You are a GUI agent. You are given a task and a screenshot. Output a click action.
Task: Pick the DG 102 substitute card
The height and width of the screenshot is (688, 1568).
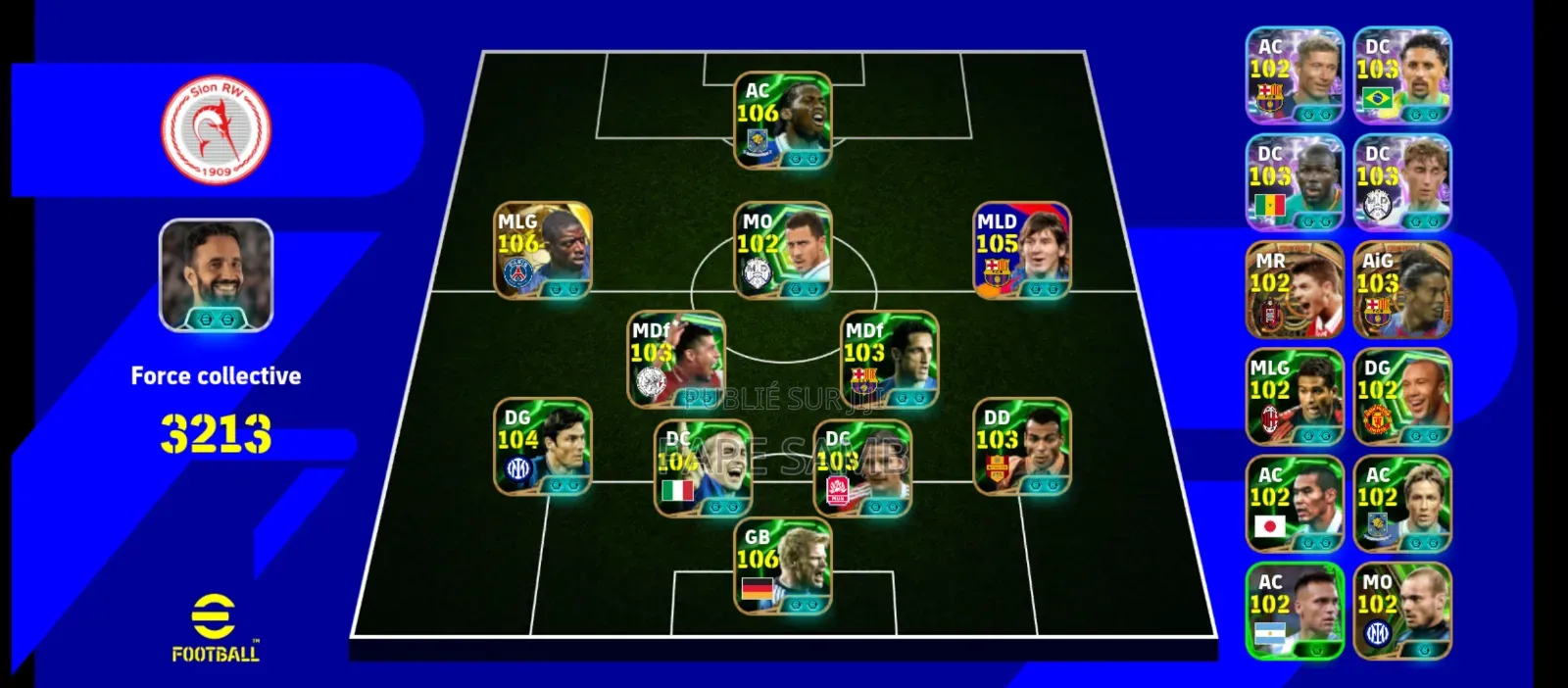[x=1401, y=397]
